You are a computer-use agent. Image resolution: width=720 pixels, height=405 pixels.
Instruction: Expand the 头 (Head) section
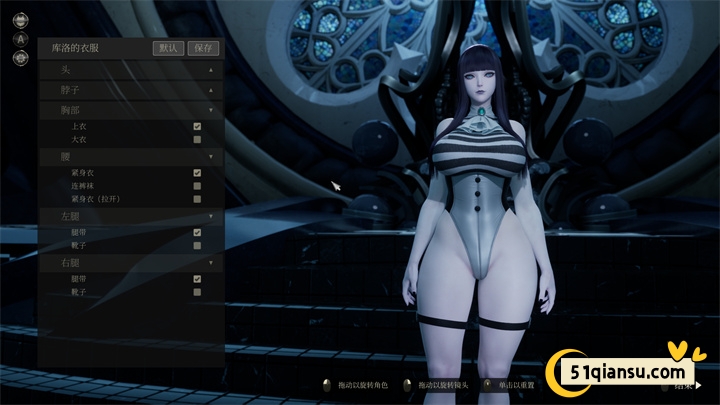point(211,70)
